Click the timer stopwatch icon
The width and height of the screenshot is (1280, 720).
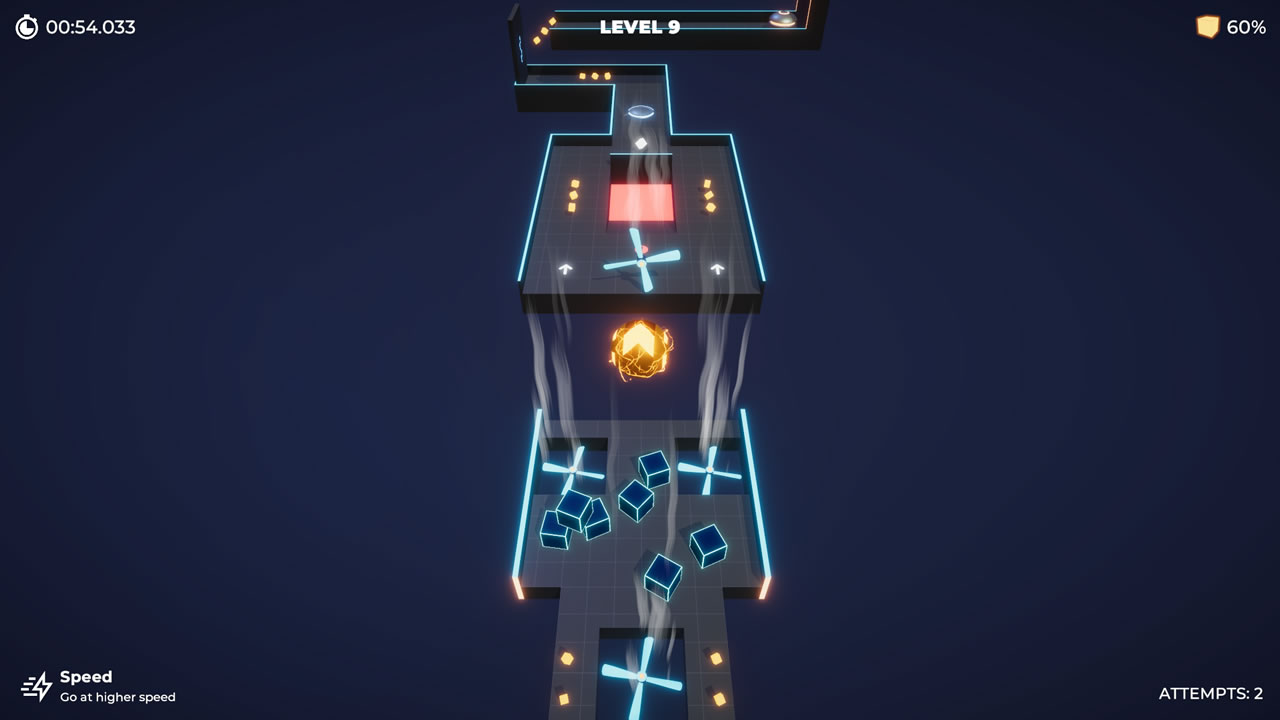pos(24,27)
